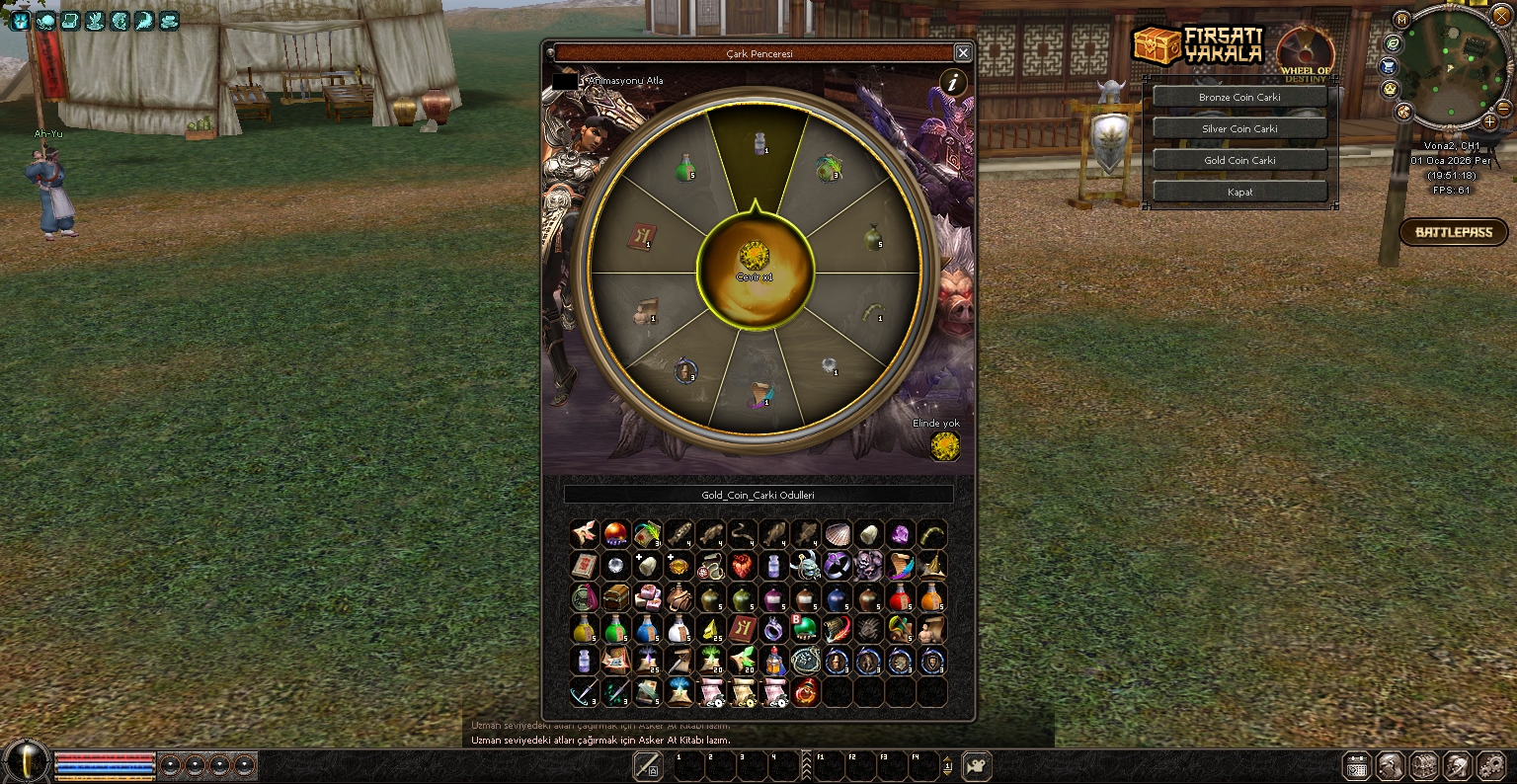Spin the wheel with the Çevir button
Image resolution: width=1517 pixels, height=784 pixels.
(x=756, y=264)
